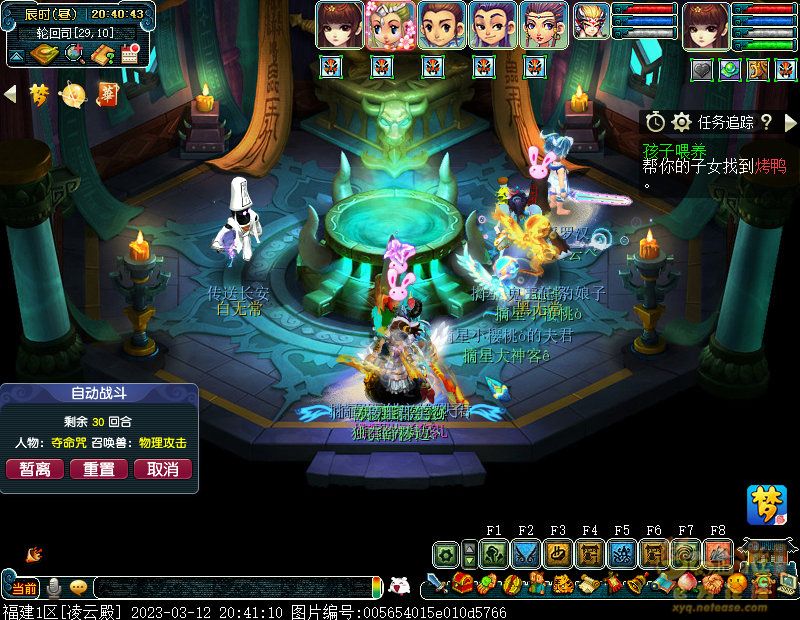Open the sword attack icon in bottom toolbar
800x620 pixels.
coord(436,583)
